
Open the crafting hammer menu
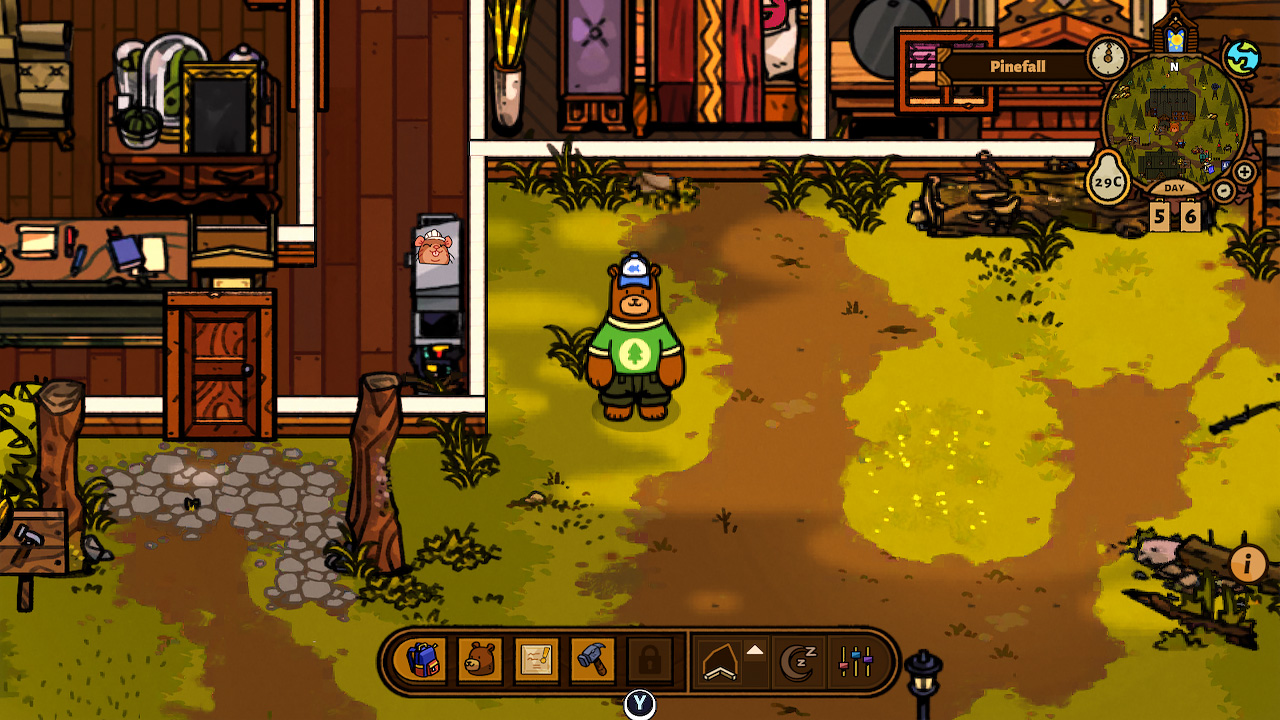[x=591, y=659]
